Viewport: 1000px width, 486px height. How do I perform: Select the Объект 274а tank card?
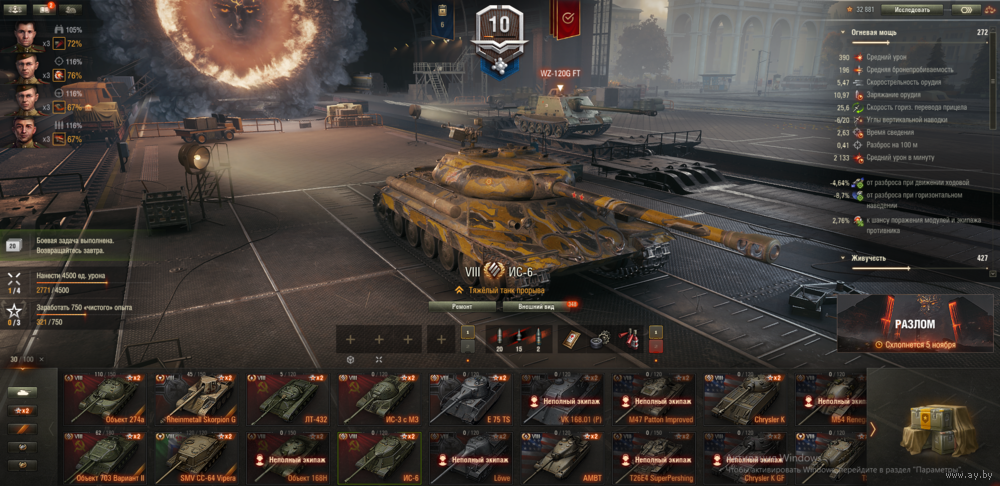[105, 395]
